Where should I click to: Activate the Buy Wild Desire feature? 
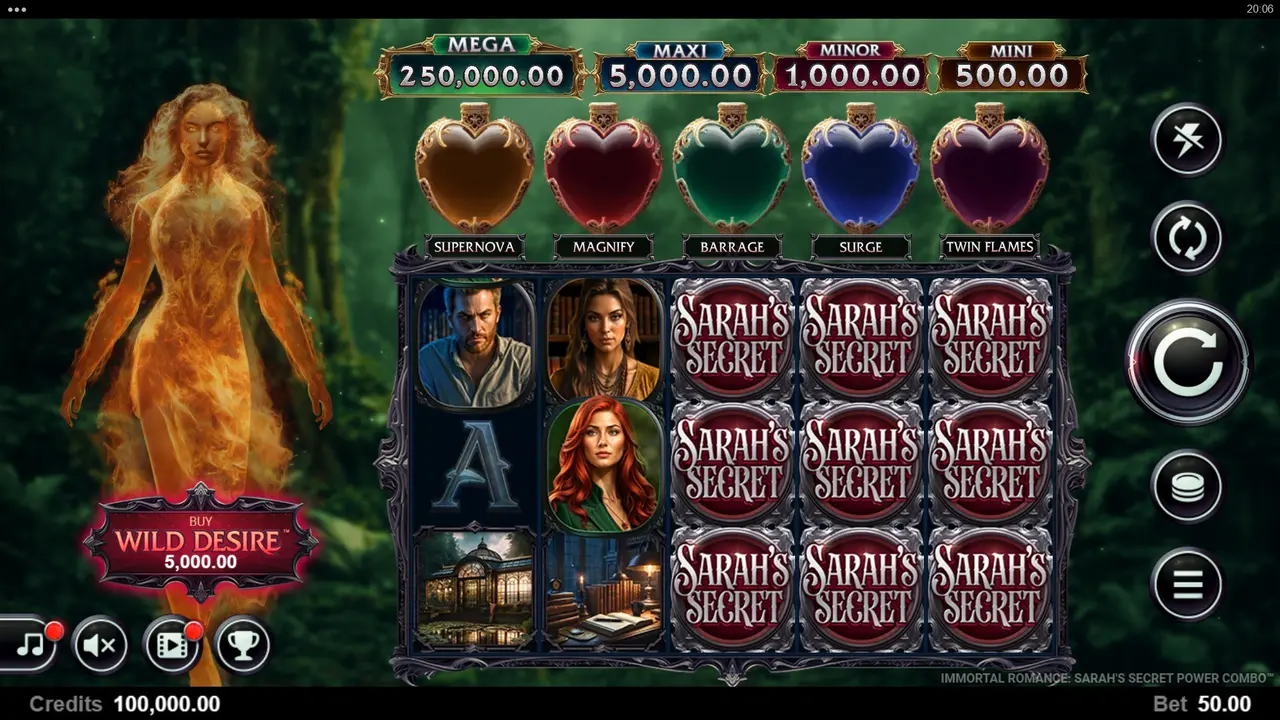click(x=201, y=545)
